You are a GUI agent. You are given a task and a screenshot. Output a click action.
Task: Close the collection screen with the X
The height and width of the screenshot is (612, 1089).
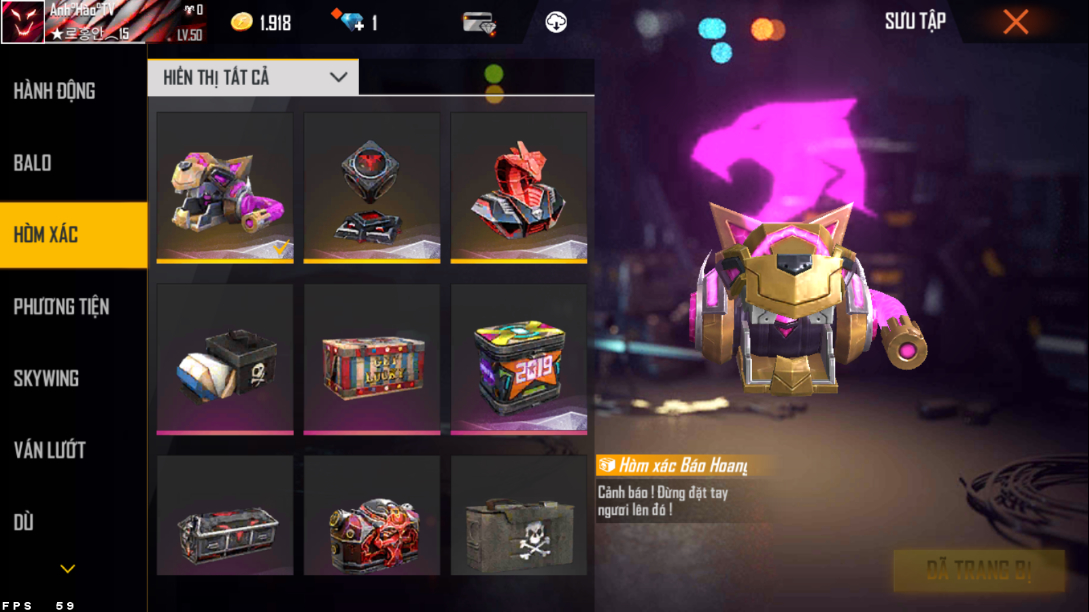click(x=1016, y=22)
